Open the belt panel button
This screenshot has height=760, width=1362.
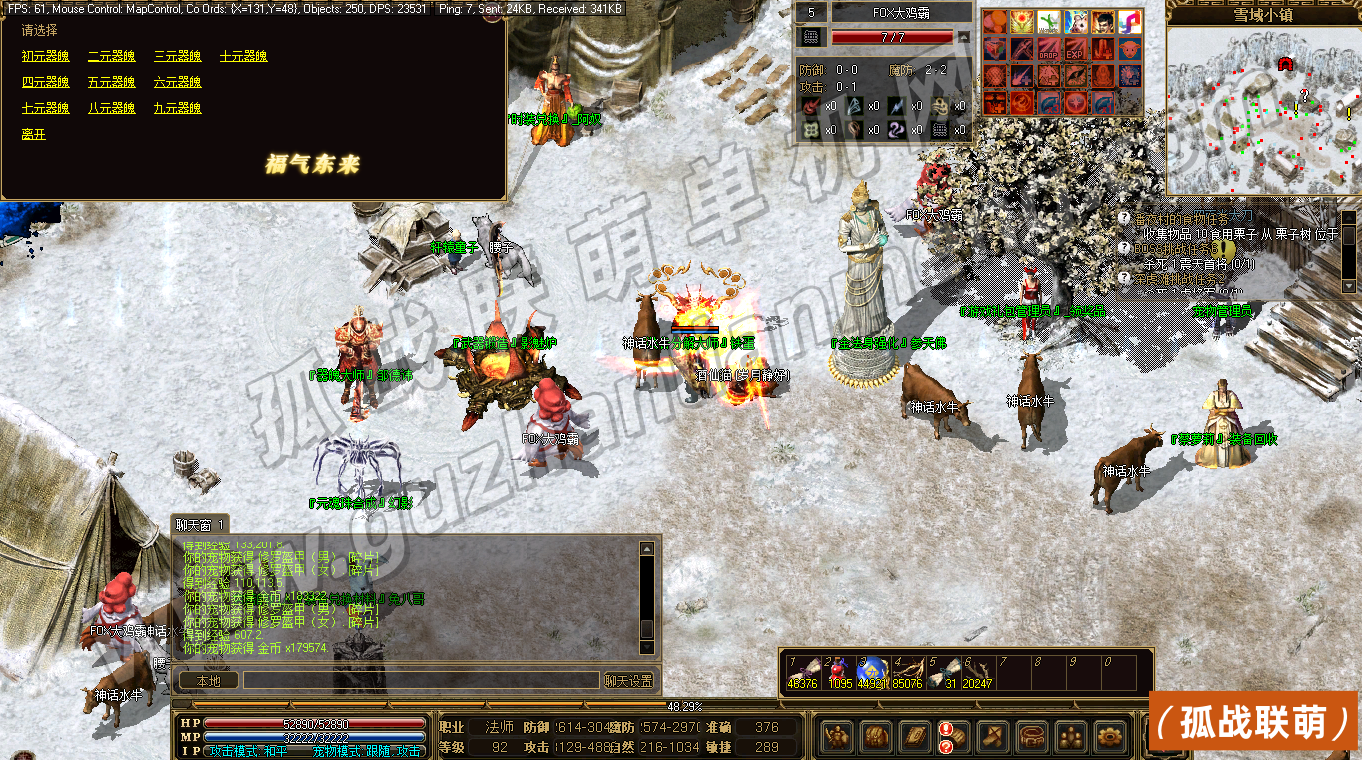click(x=1031, y=737)
